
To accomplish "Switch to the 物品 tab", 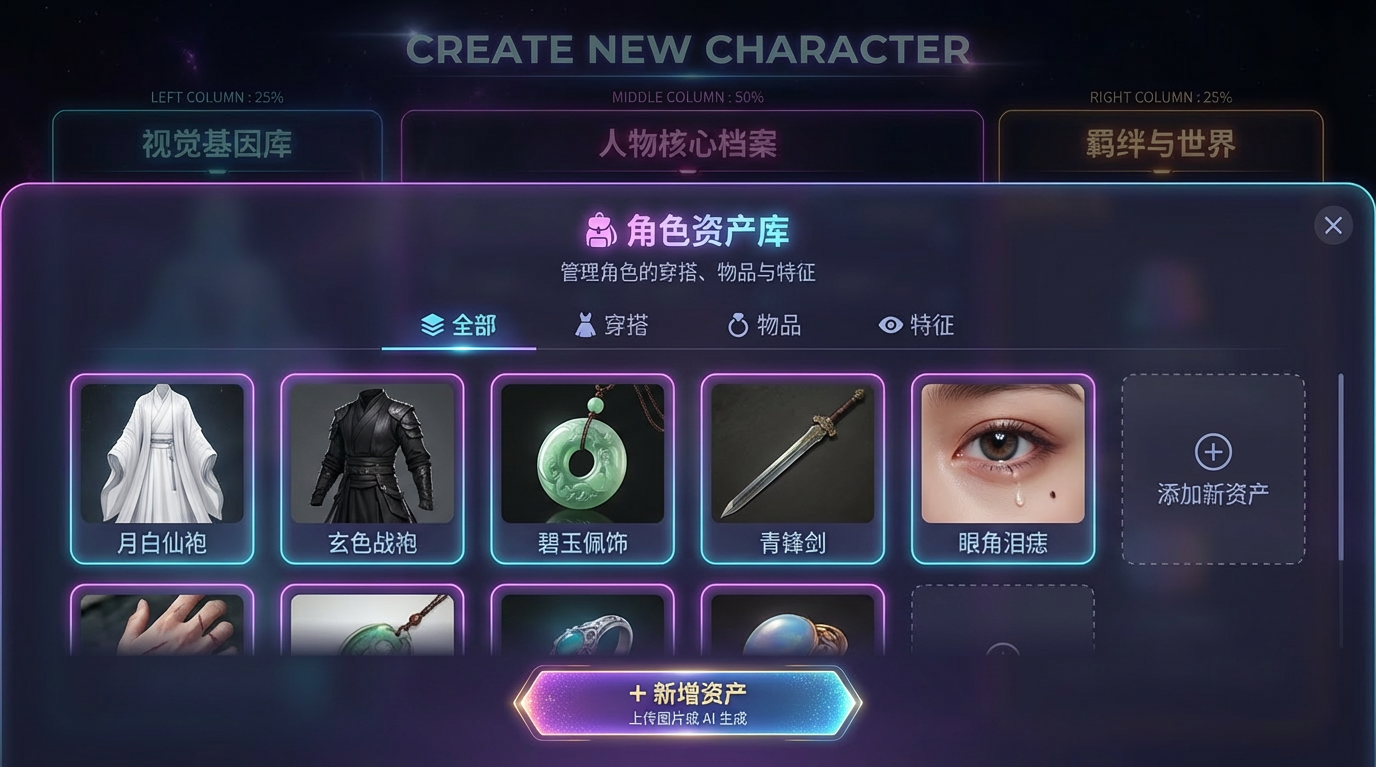I will click(x=765, y=324).
